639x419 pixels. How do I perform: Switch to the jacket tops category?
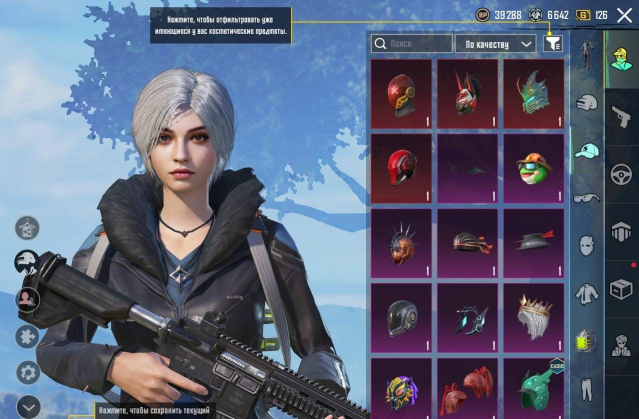tap(586, 290)
